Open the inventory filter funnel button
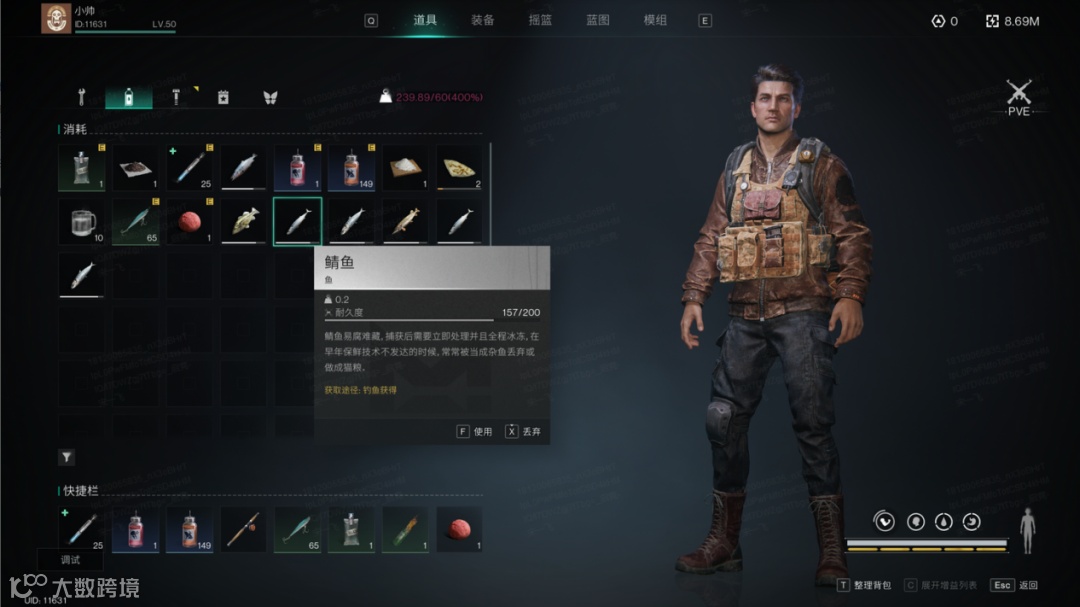 [x=67, y=457]
